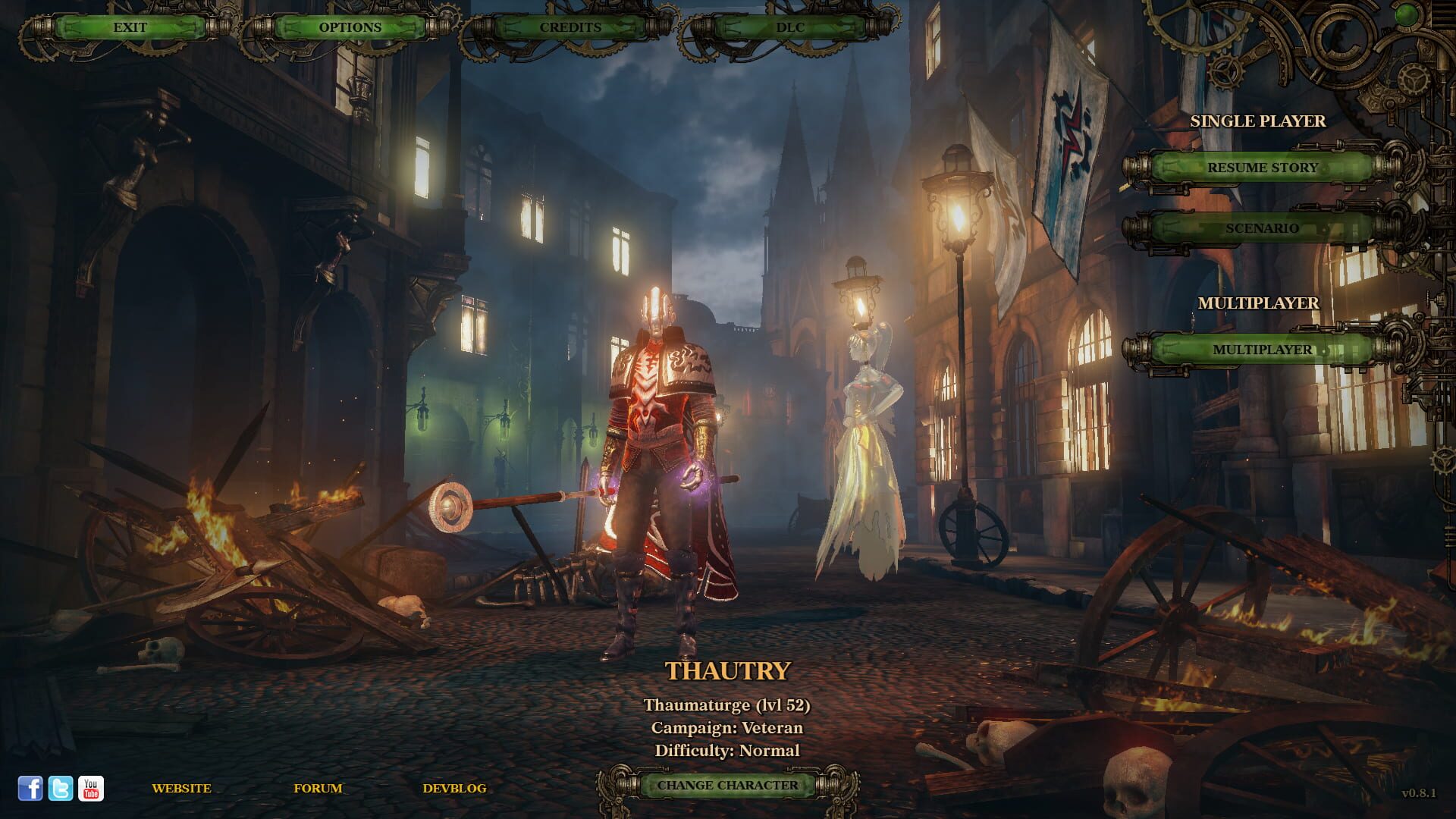Screen dimensions: 1456x819
Task: Open the Facebook page via its icon
Action: (x=30, y=789)
